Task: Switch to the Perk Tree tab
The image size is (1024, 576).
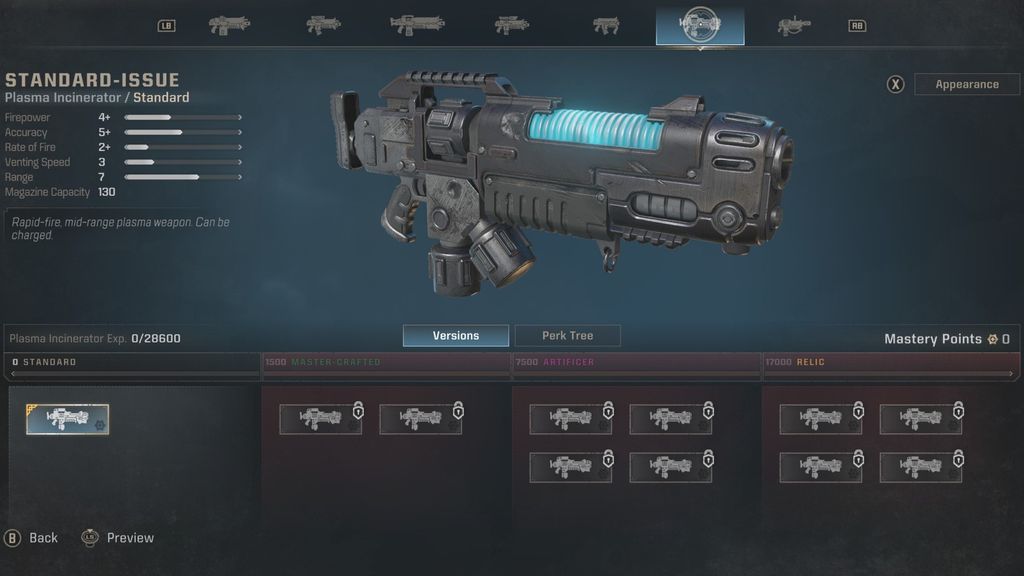Action: pos(567,336)
